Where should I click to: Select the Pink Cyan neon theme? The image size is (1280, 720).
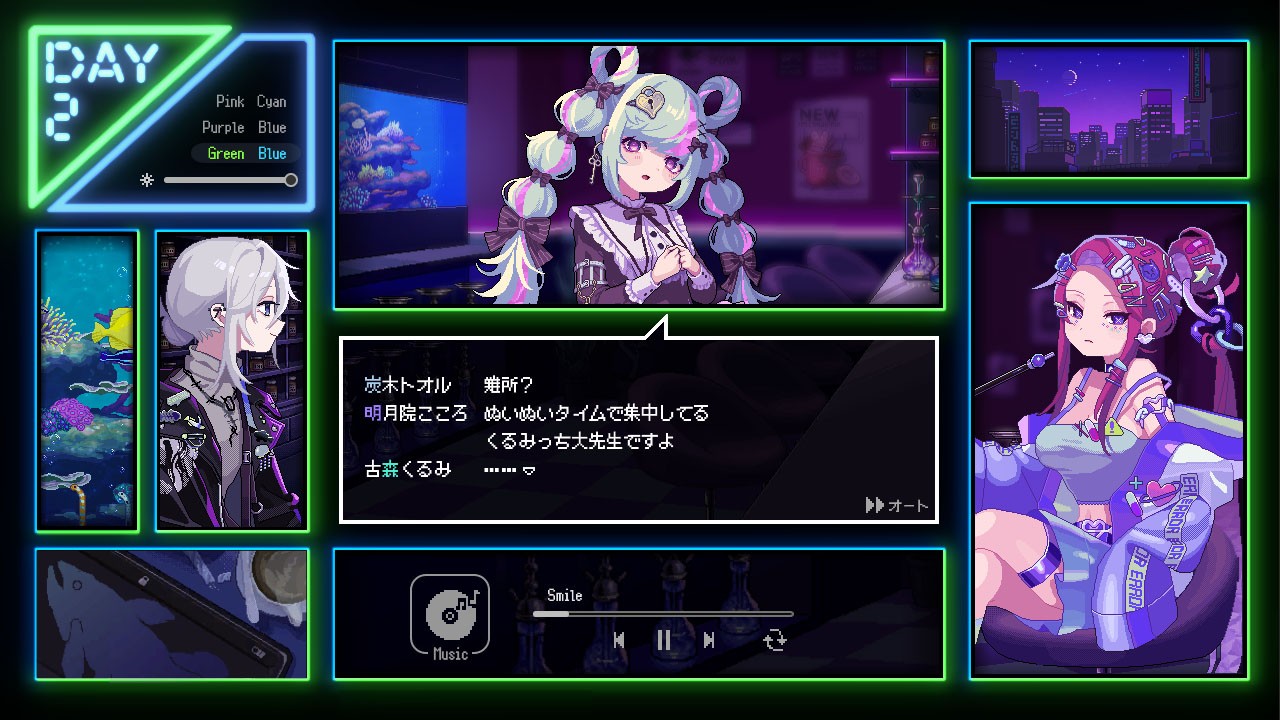249,101
